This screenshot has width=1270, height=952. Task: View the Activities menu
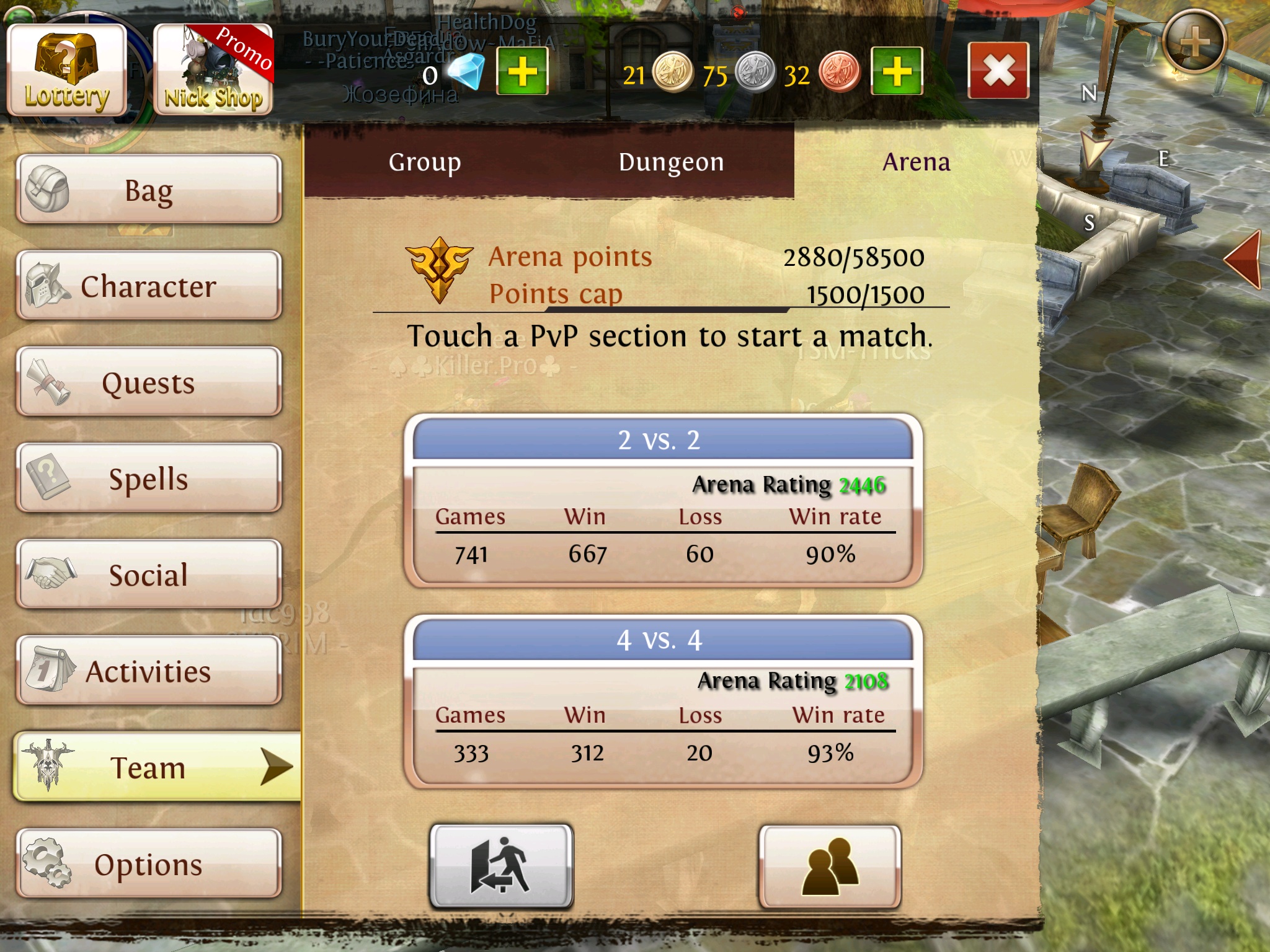click(149, 671)
